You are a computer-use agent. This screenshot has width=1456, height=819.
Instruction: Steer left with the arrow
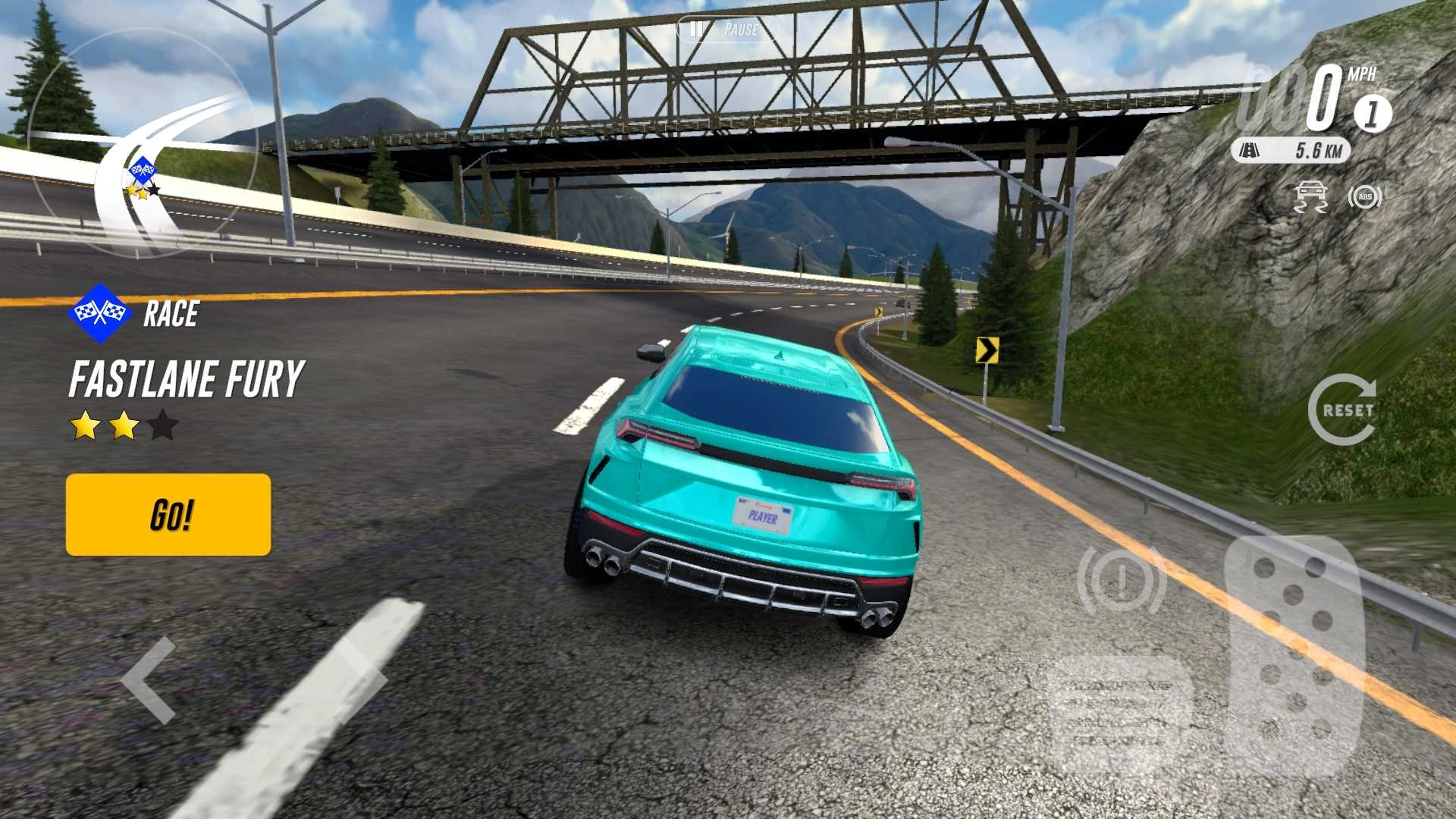pyautogui.click(x=150, y=680)
